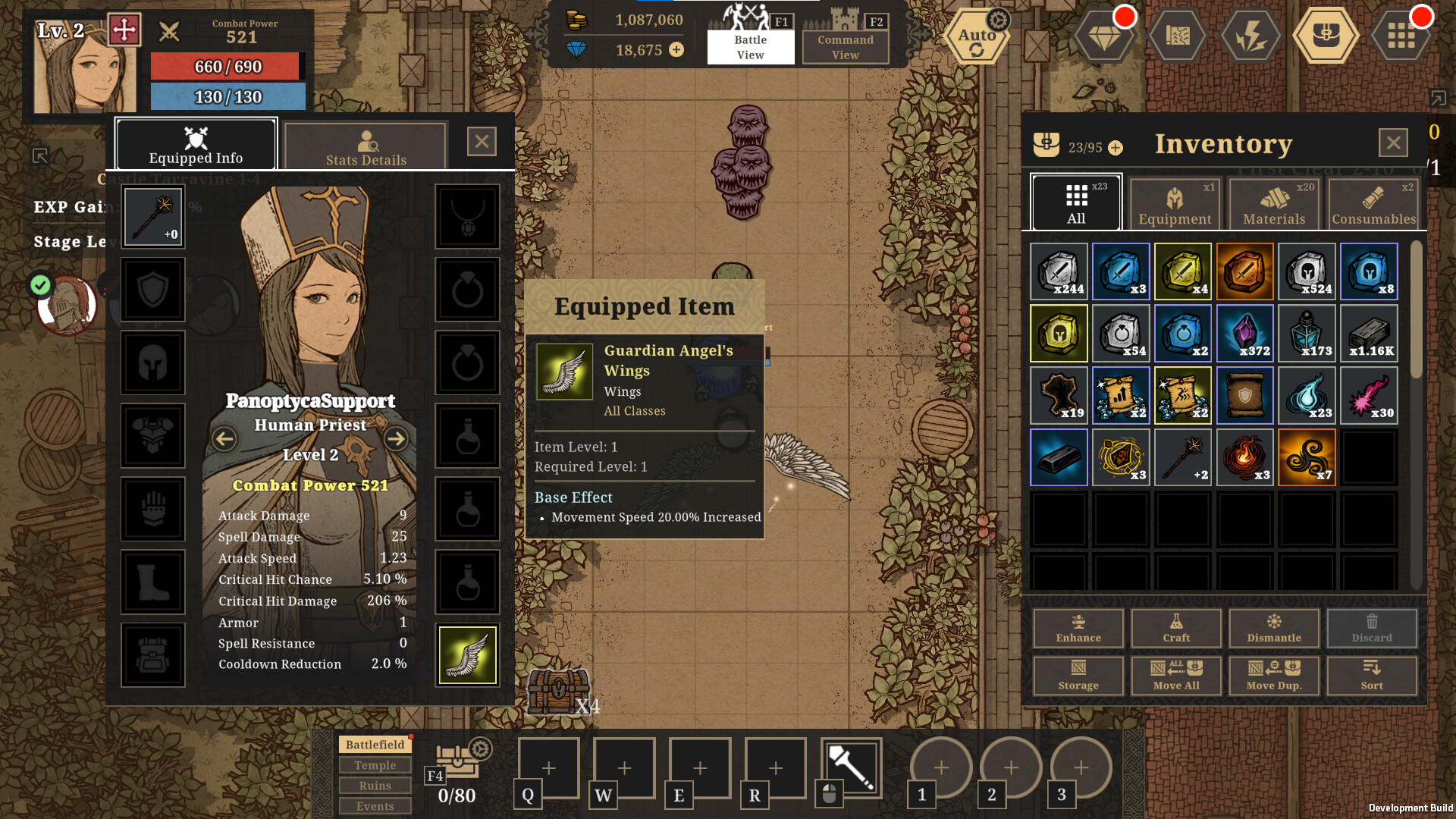The width and height of the screenshot is (1456, 819).
Task: Toggle the Auto battle hexagon
Action: click(x=977, y=36)
